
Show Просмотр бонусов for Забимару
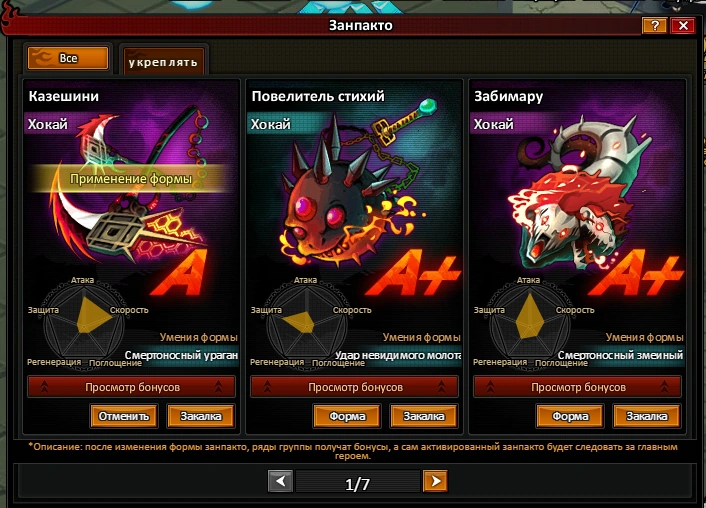click(577, 387)
